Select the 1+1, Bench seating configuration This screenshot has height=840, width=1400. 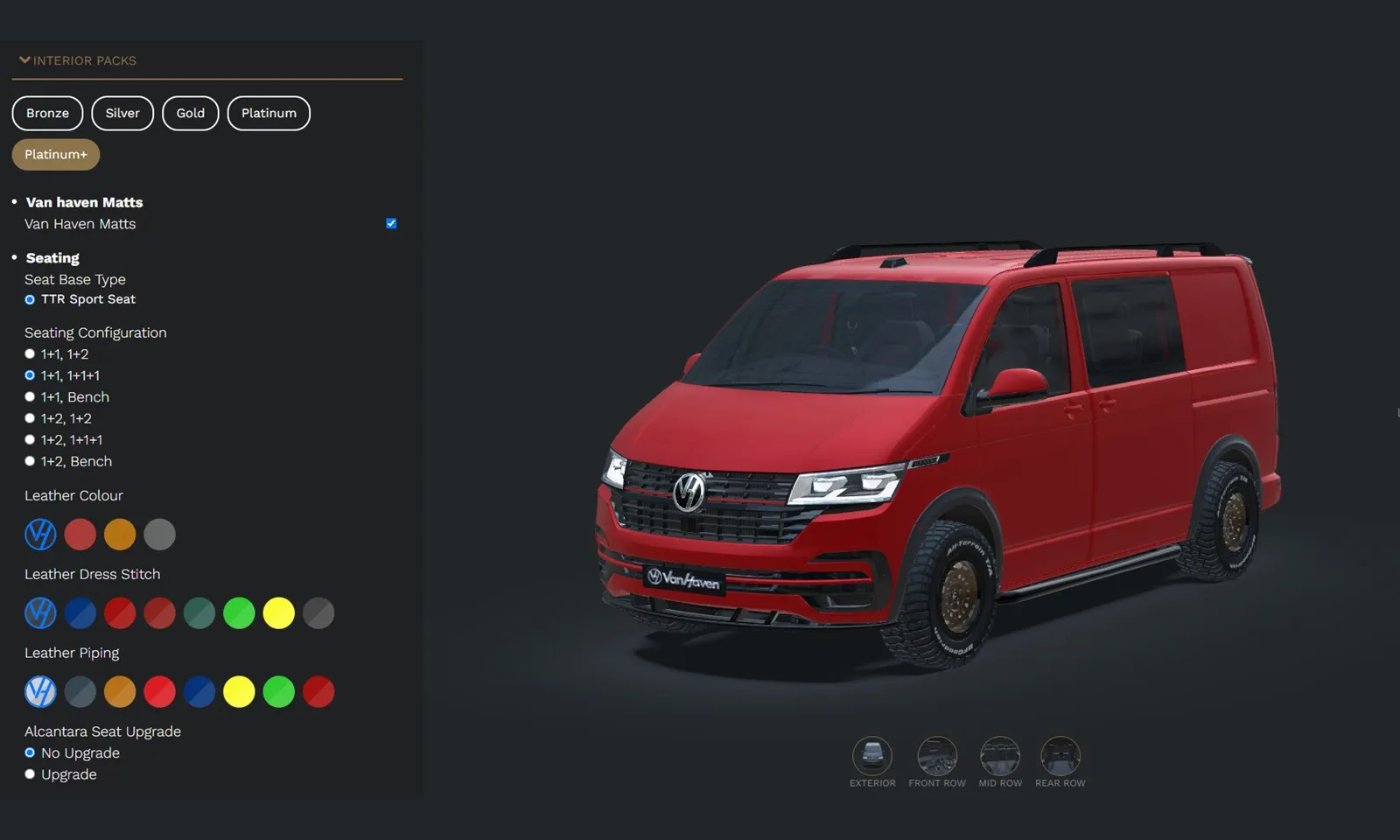(x=30, y=395)
